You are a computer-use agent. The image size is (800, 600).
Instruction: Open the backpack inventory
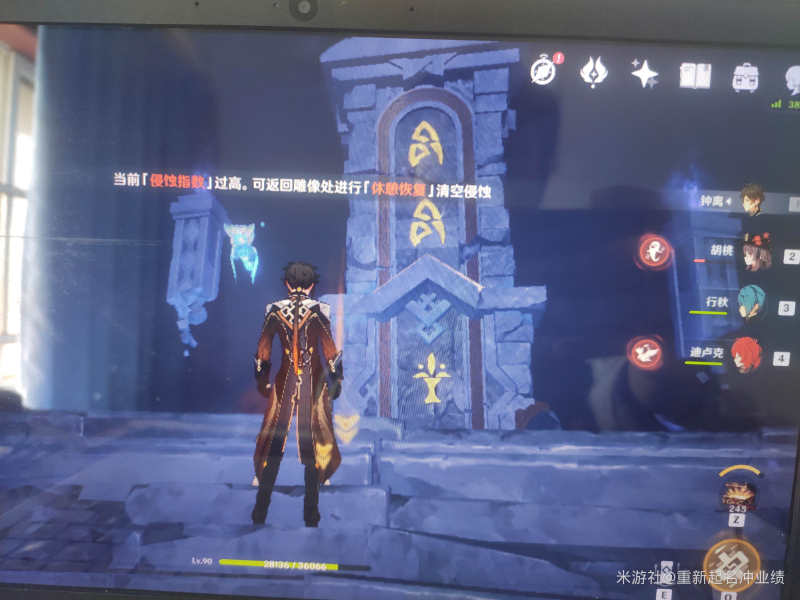click(745, 77)
